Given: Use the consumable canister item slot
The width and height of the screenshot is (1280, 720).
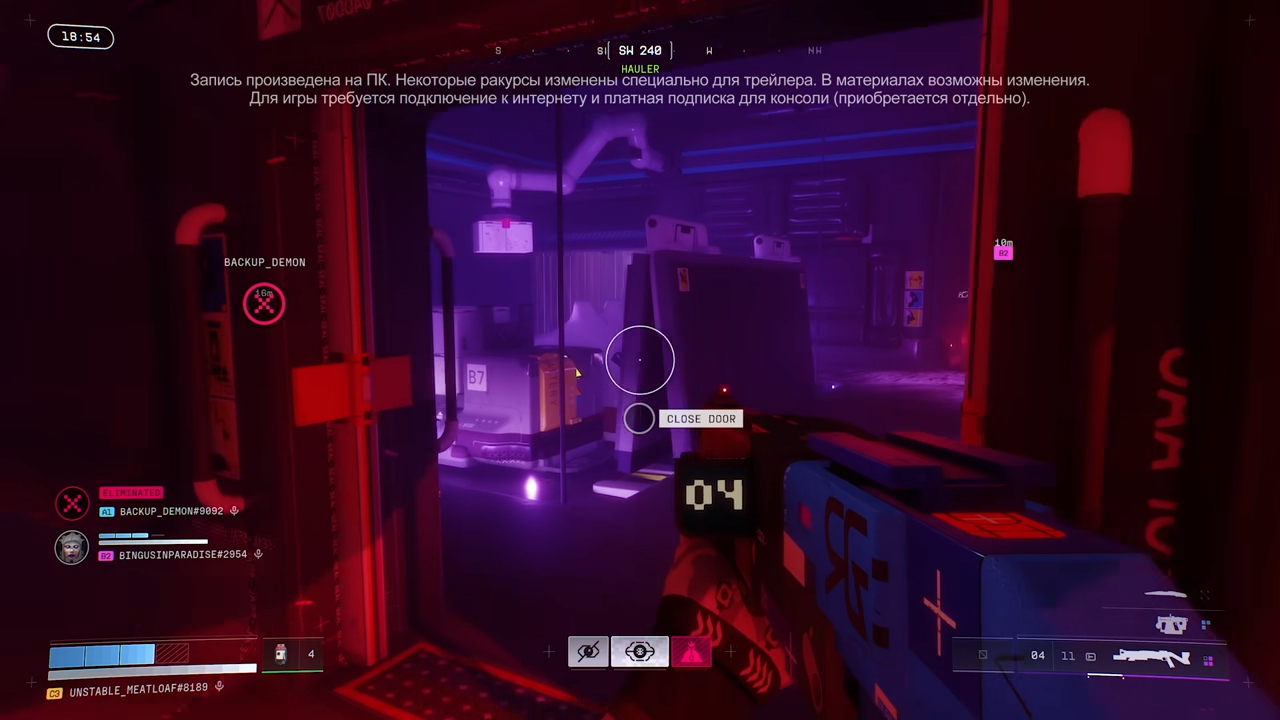Looking at the screenshot, I should click(281, 654).
